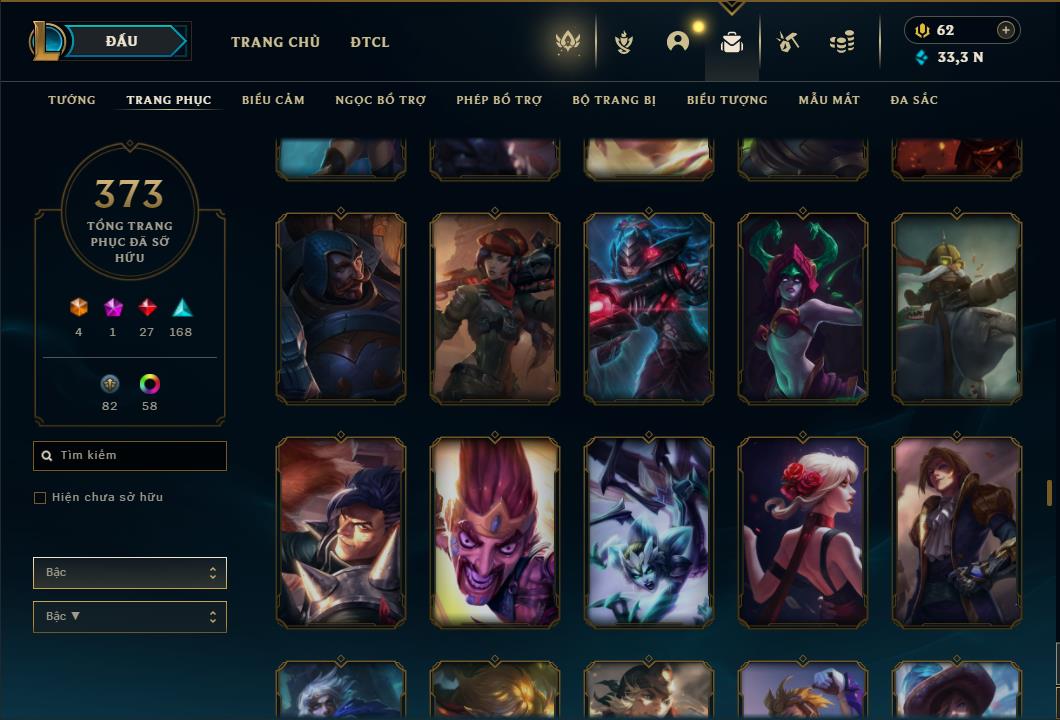The height and width of the screenshot is (720, 1060).
Task: Select the white-haired red rose skin card
Action: pos(803,532)
